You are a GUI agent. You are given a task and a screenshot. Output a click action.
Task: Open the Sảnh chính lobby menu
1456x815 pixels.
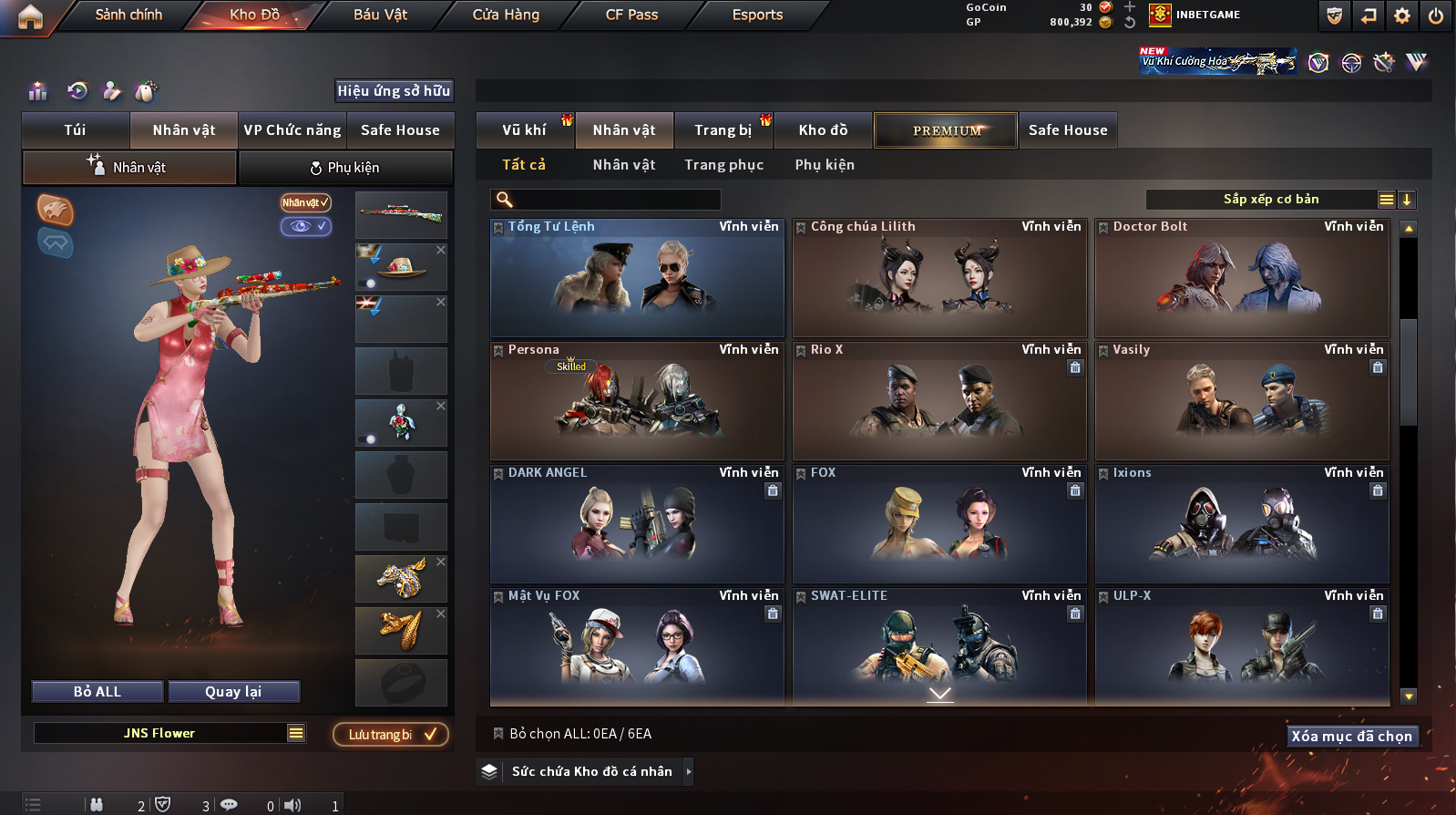(x=128, y=15)
